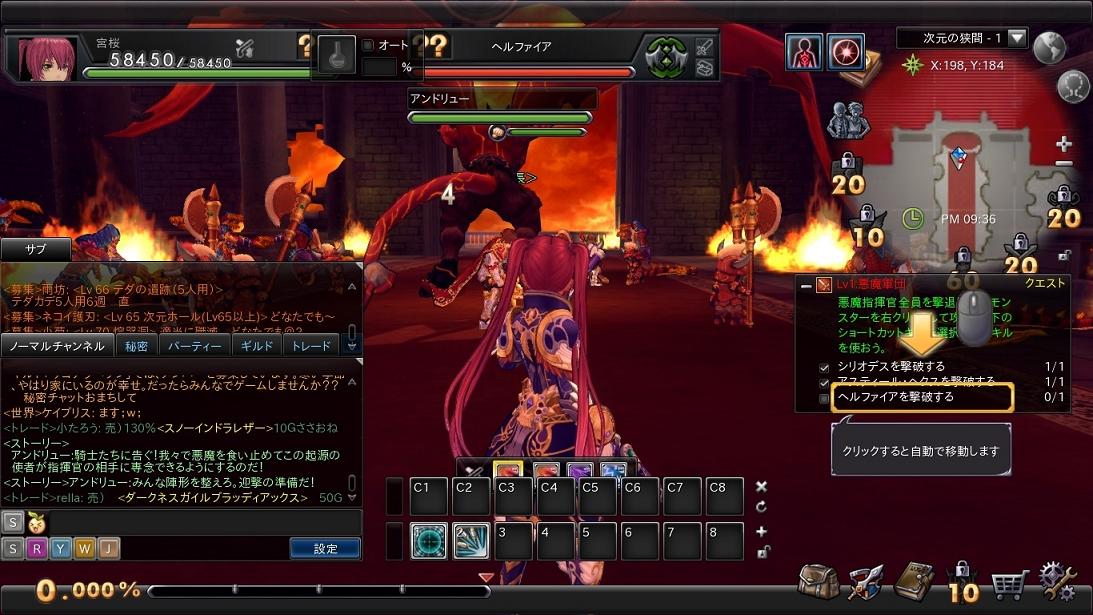Activate the crosshair target skill in hotbar
This screenshot has width=1093, height=615.
click(x=429, y=541)
